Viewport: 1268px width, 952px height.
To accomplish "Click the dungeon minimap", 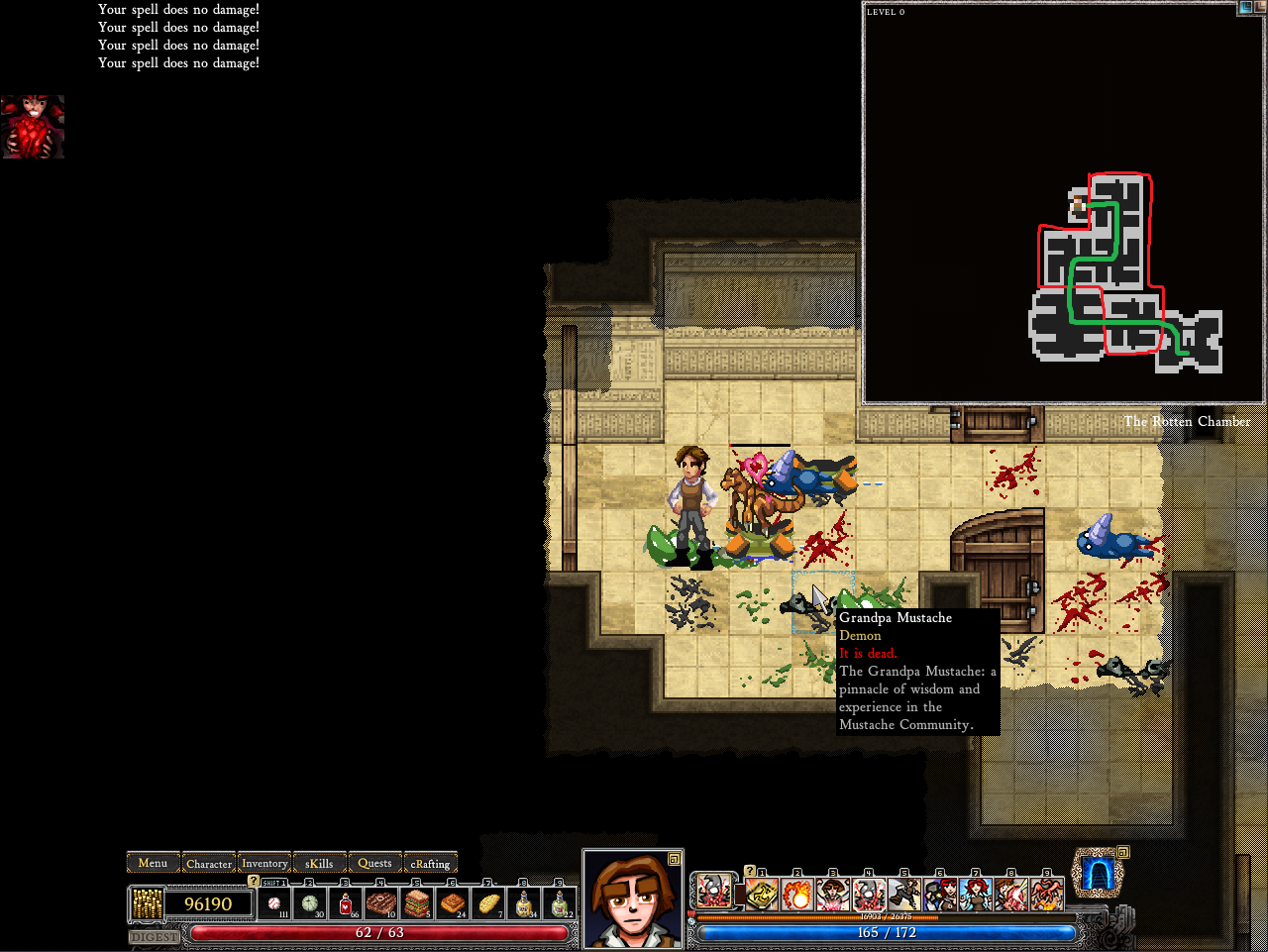I will 1063,203.
